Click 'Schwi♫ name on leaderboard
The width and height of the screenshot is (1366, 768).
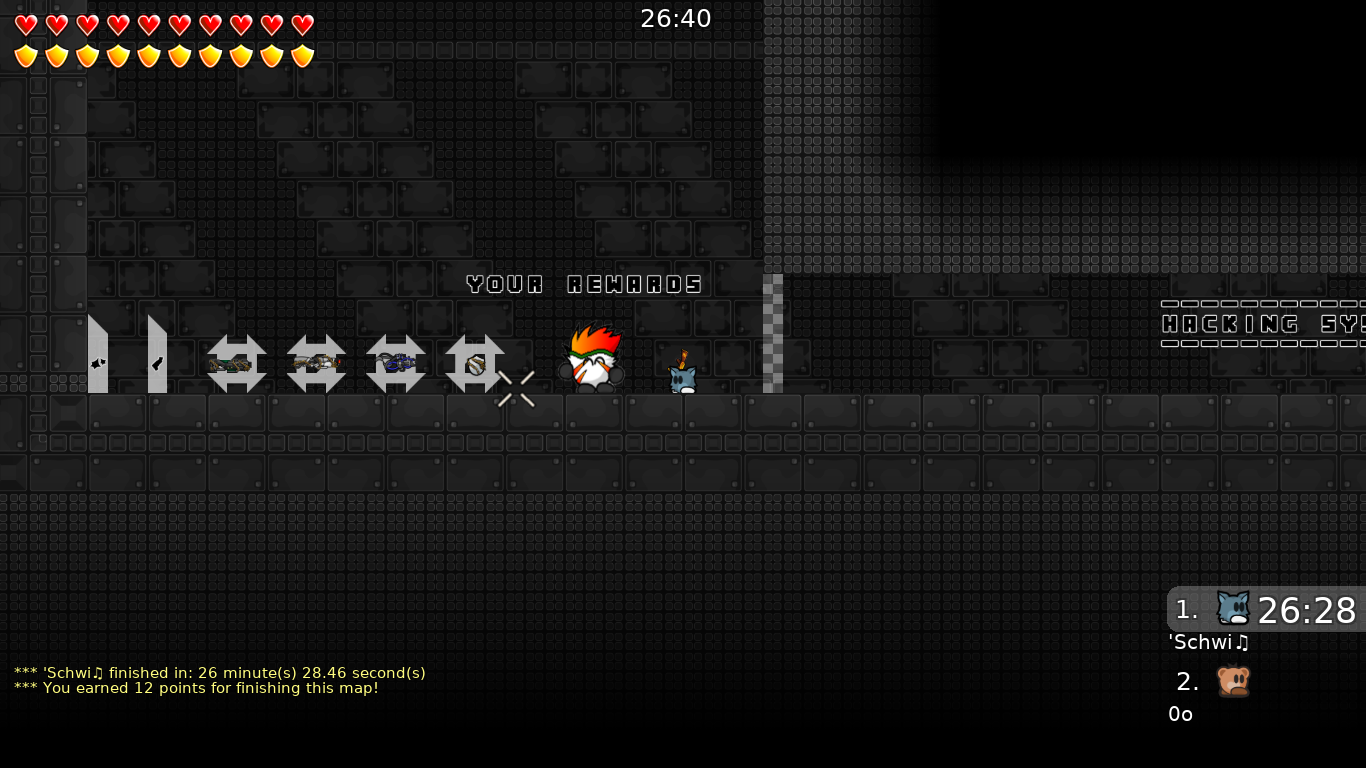[x=1207, y=643]
